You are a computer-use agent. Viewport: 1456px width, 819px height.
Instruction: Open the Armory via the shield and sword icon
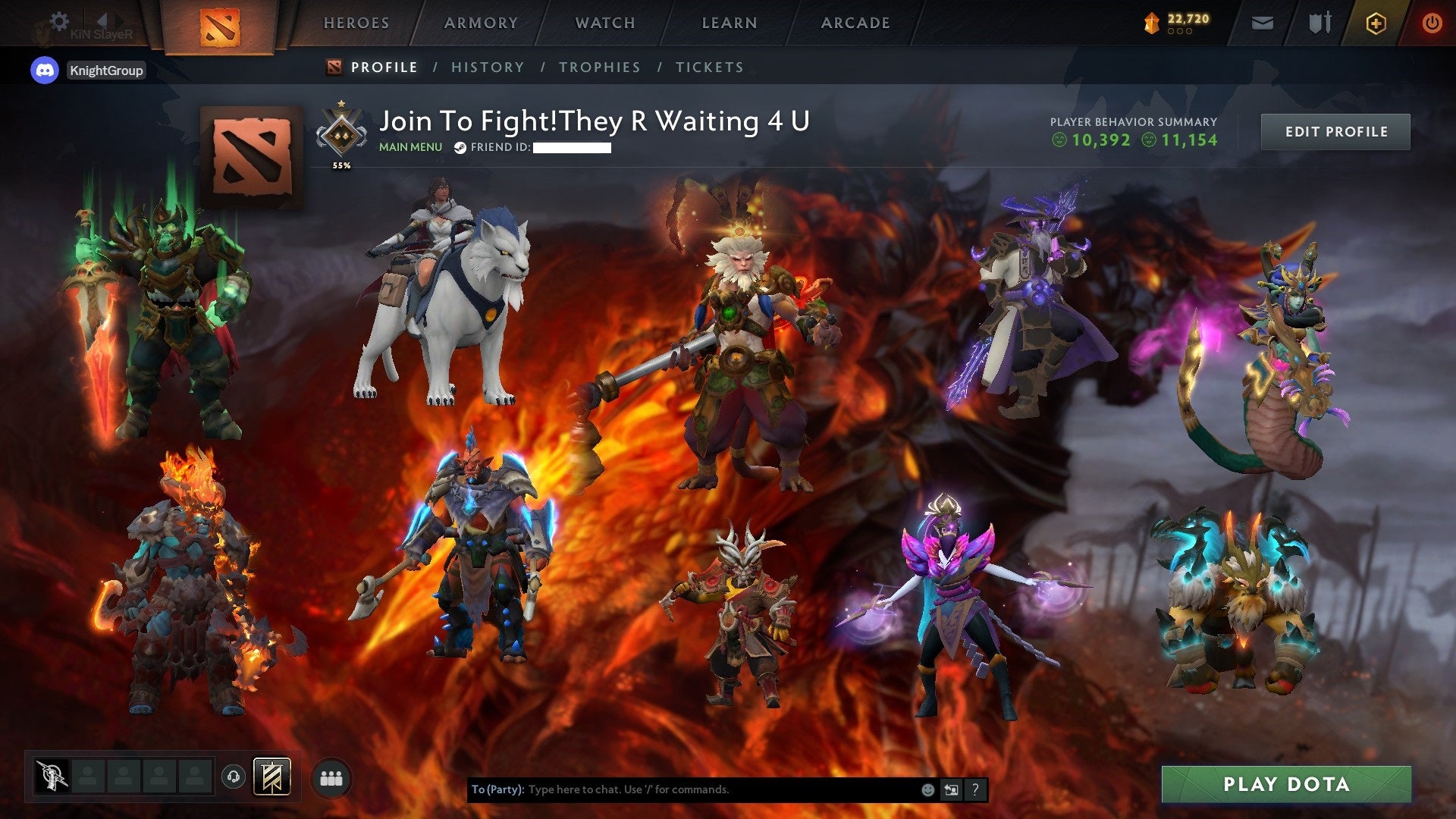pyautogui.click(x=1319, y=23)
